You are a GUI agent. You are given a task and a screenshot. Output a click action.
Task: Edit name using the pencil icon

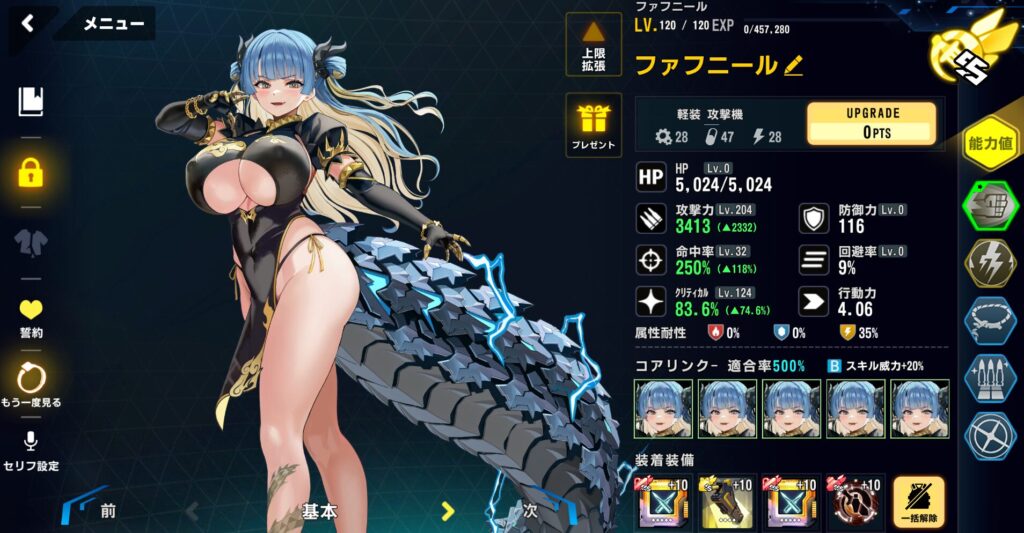click(794, 66)
